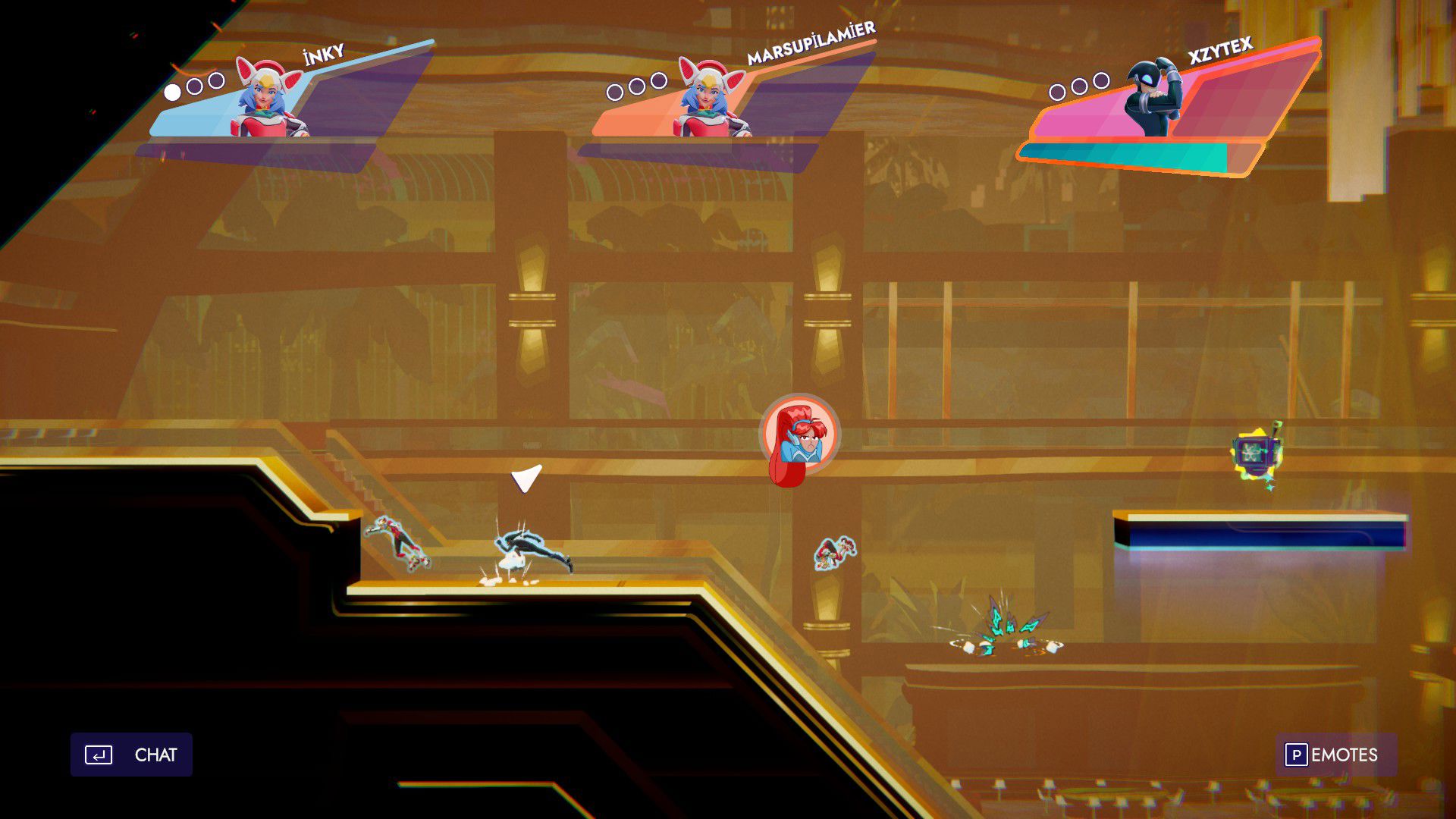1456x819 pixels.
Task: Open the EMOTES menu
Action: (x=1346, y=755)
